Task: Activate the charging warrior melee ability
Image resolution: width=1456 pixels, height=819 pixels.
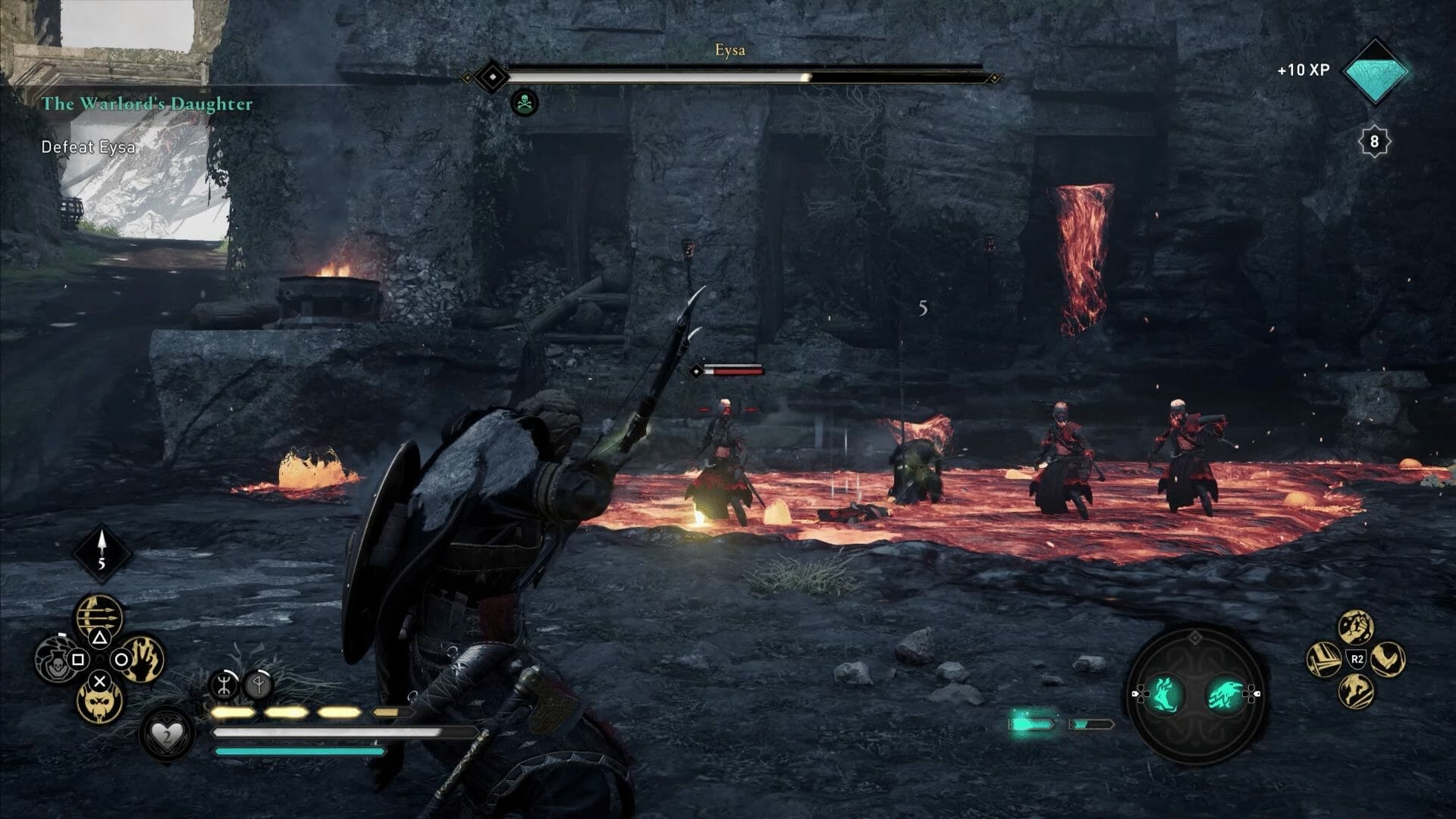Action: point(1356,691)
